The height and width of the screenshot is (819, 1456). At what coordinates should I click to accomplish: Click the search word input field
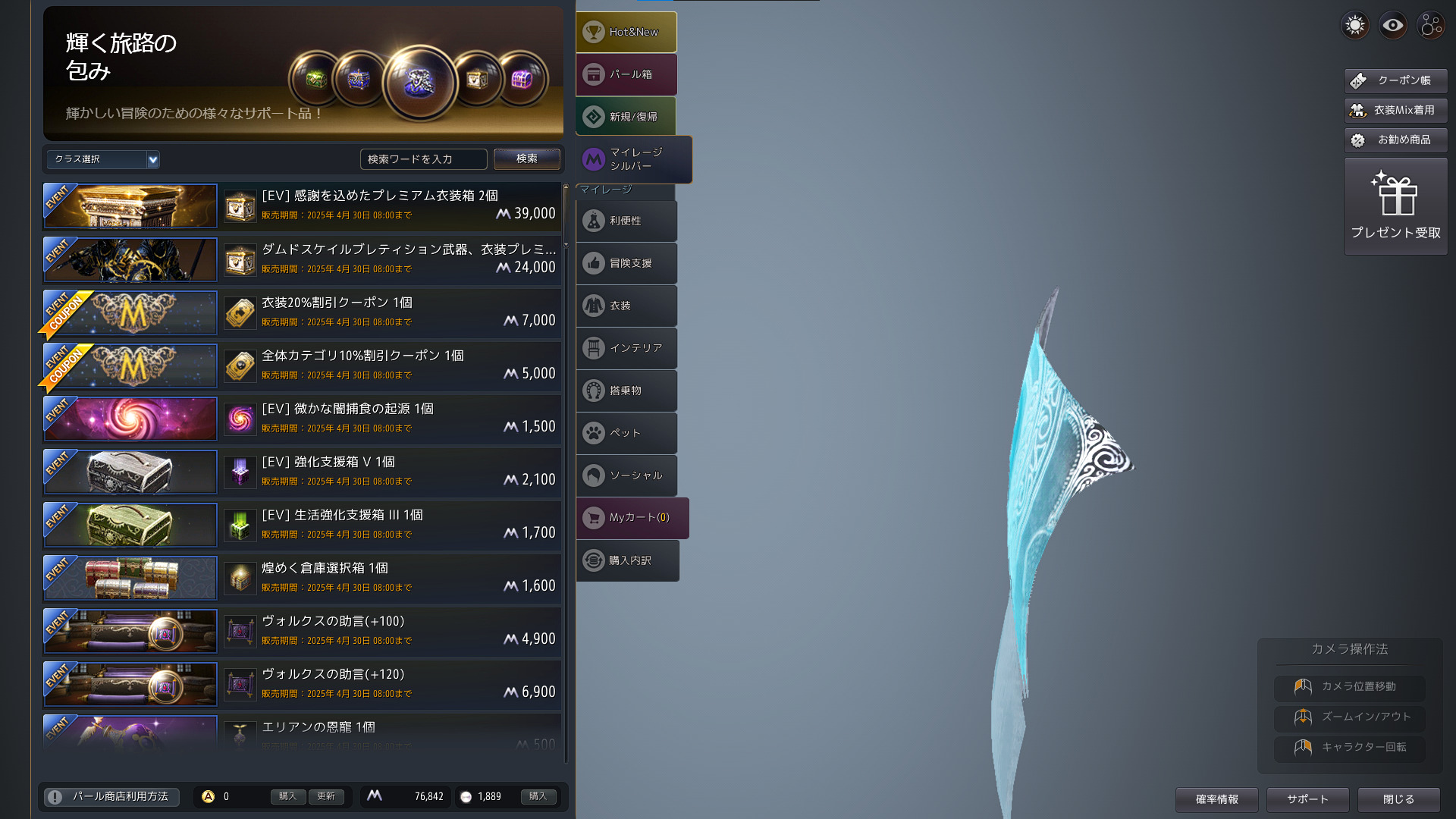pyautogui.click(x=422, y=159)
